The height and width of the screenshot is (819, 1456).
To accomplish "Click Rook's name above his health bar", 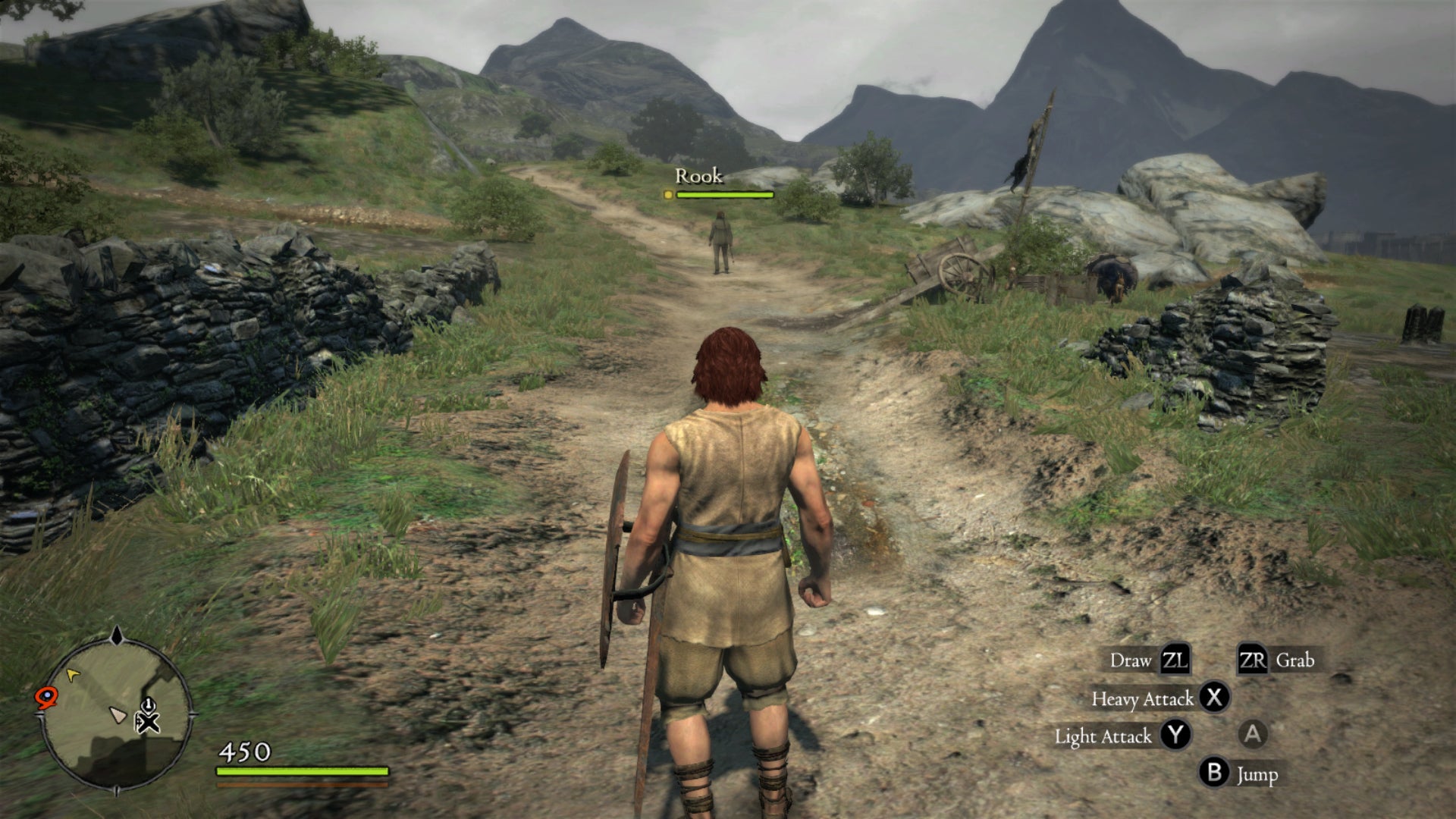I will tap(698, 177).
